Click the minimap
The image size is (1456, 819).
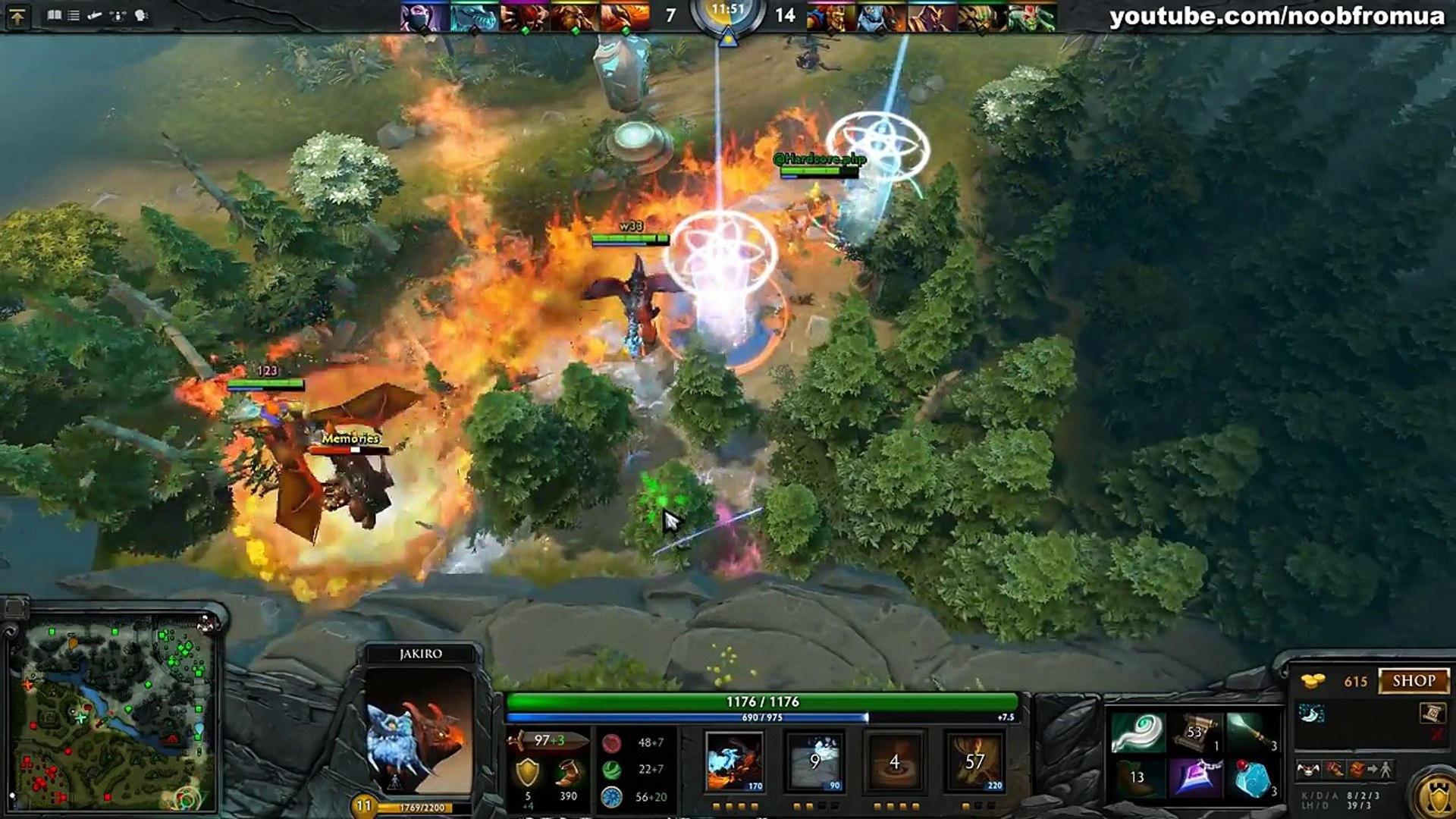[114, 713]
